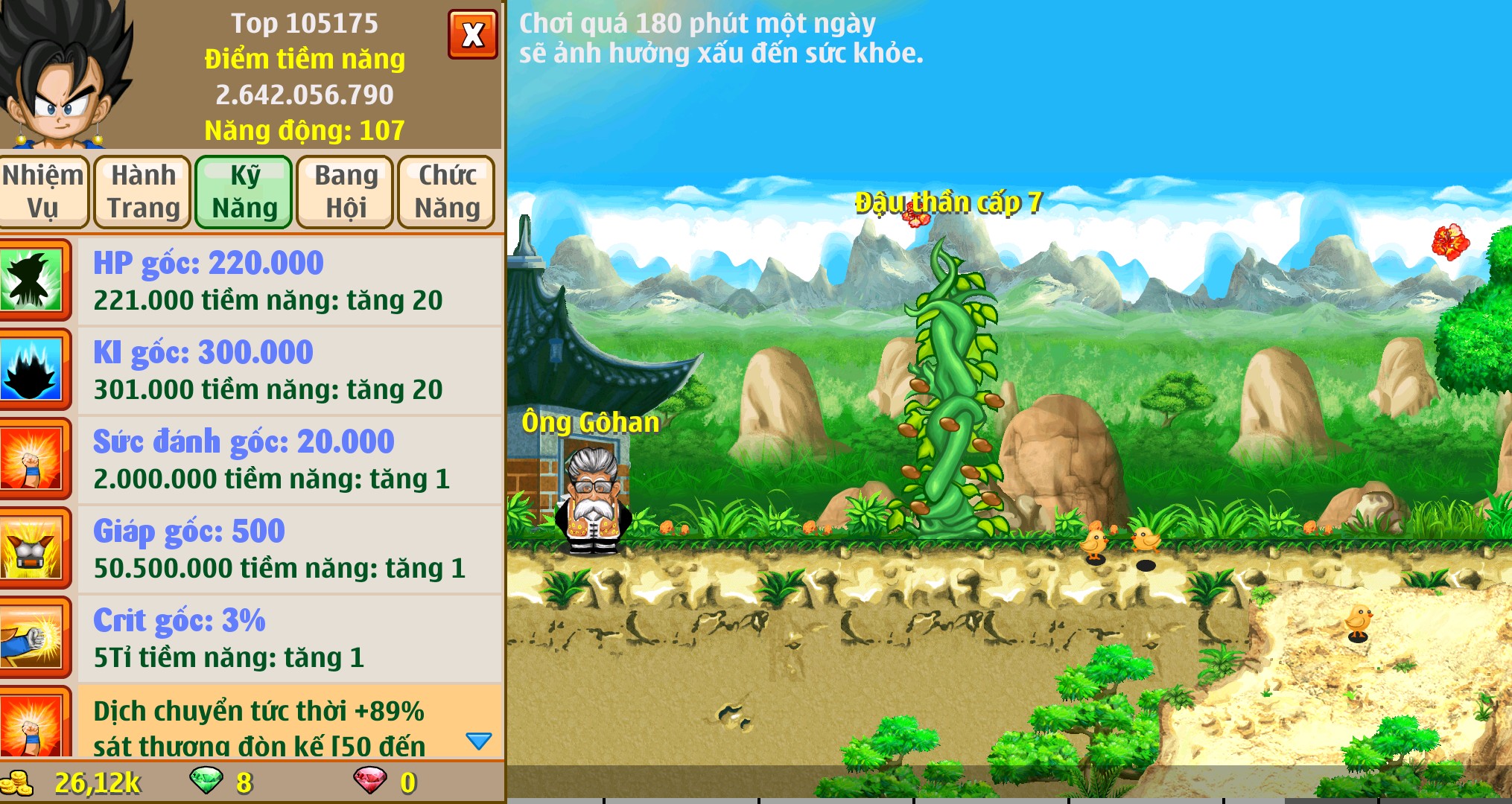Switch to the Bang Hội tab
The image size is (1512, 804).
click(344, 191)
